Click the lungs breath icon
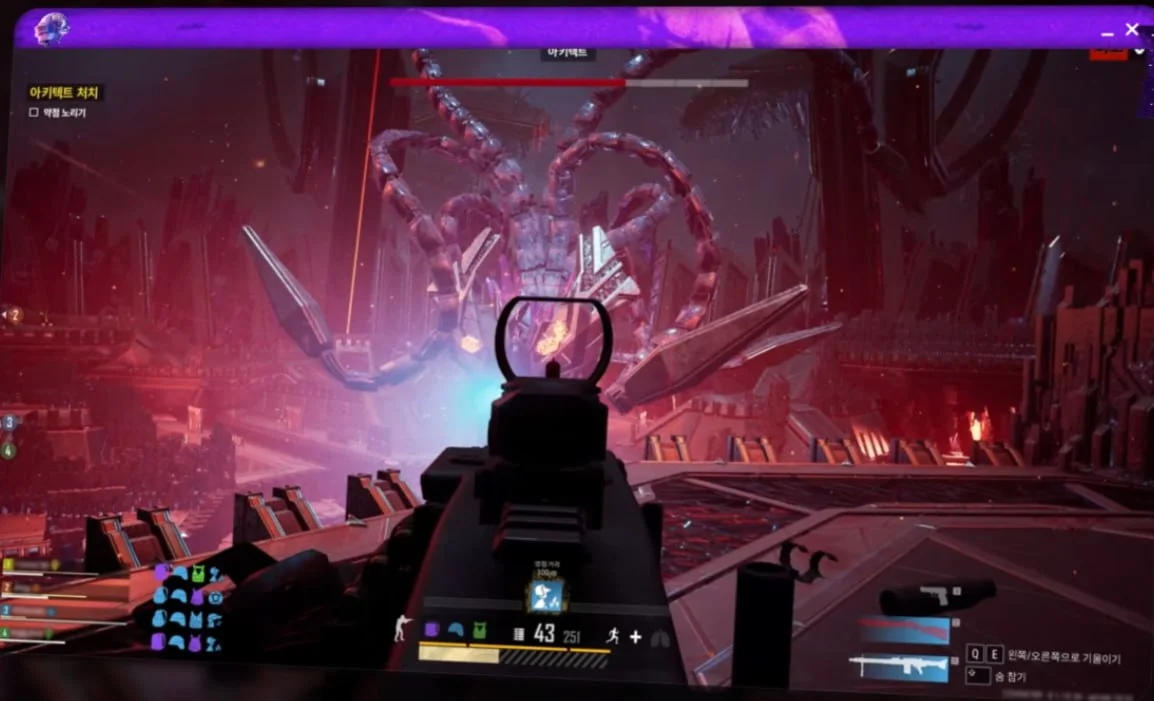The width and height of the screenshot is (1154, 701). point(659,637)
